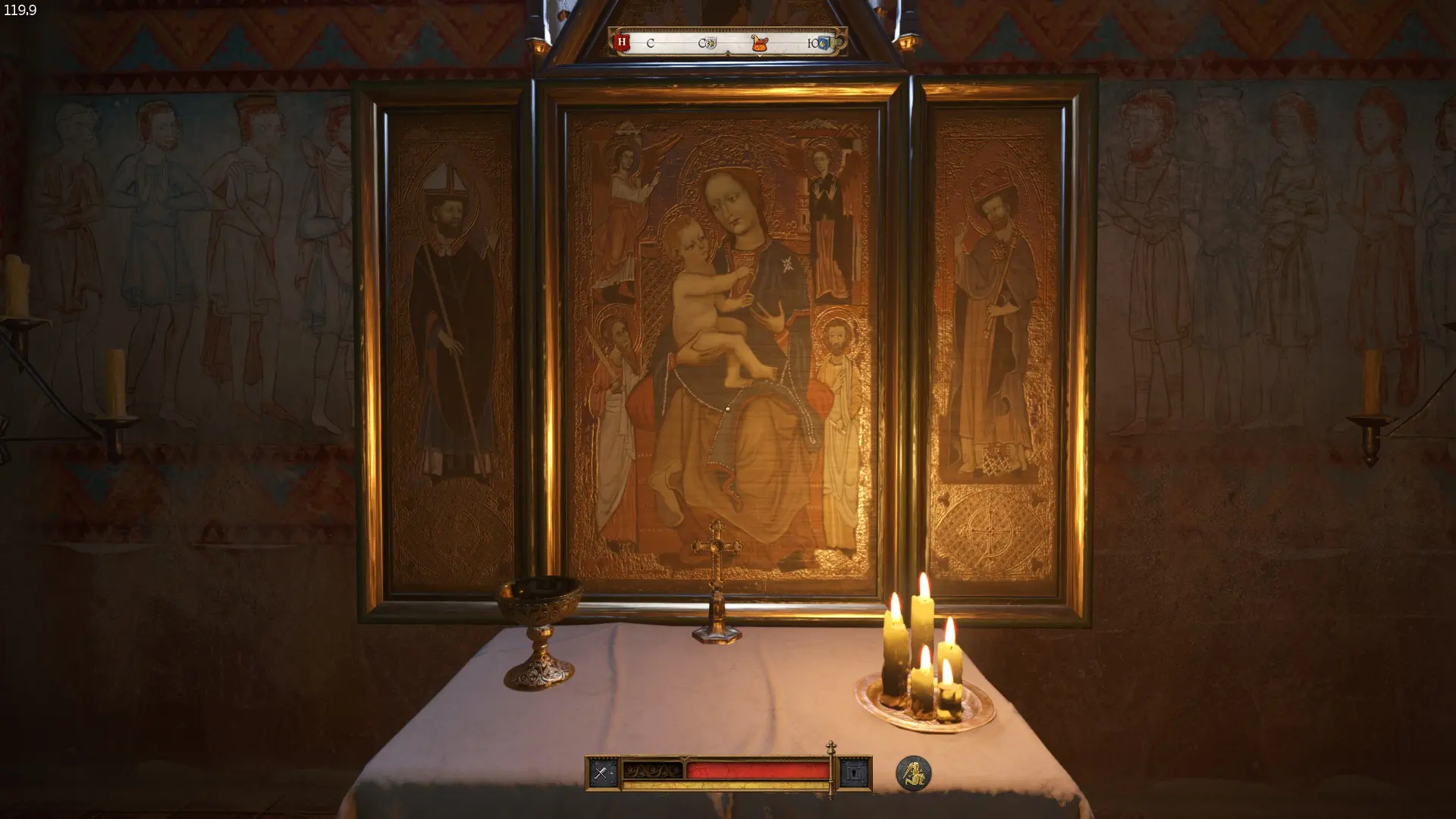The width and height of the screenshot is (1456, 819).
Task: Click the red Н quest marker on the compass
Action: coord(620,42)
